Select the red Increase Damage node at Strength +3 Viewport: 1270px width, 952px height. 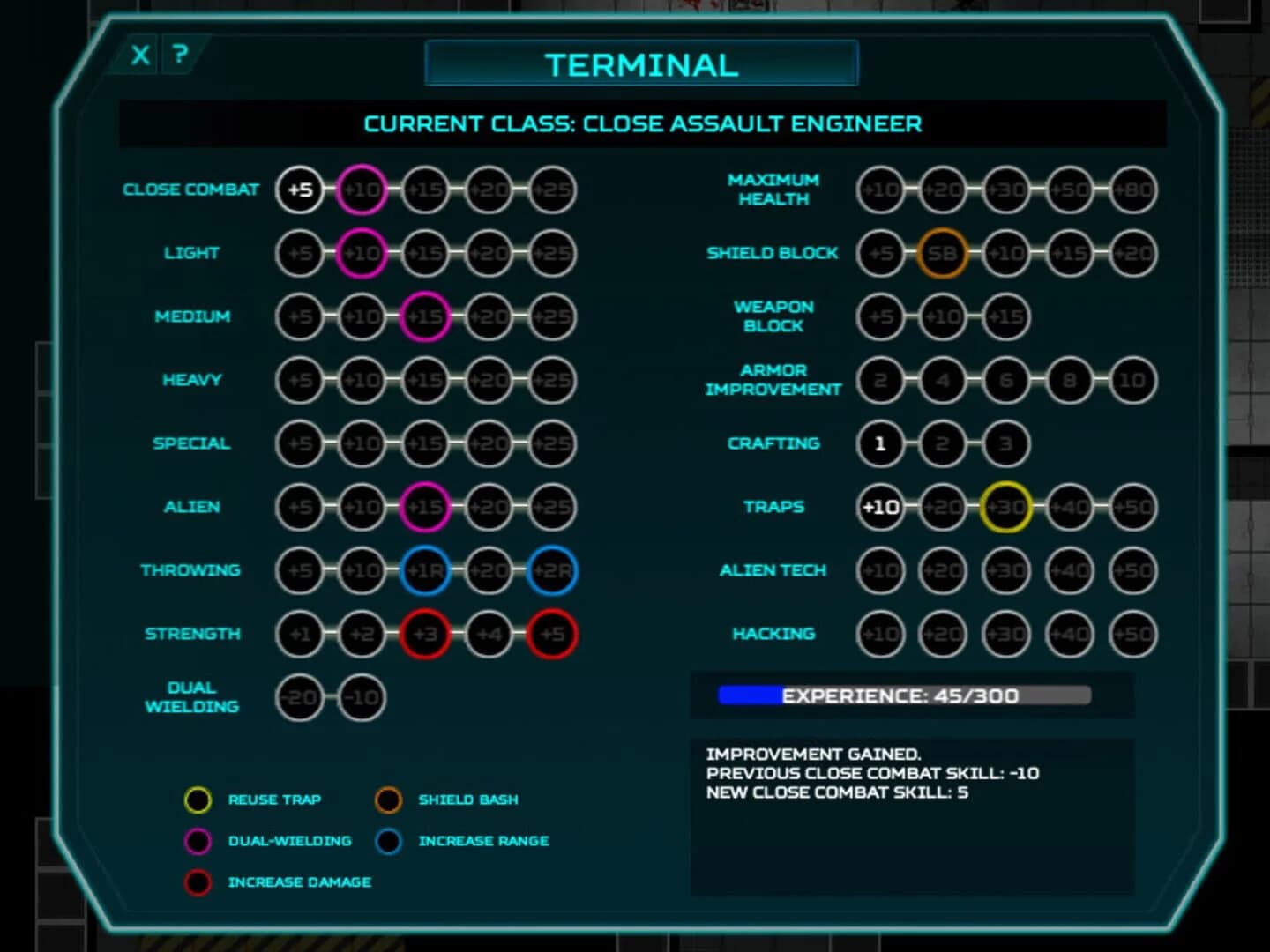(x=424, y=634)
